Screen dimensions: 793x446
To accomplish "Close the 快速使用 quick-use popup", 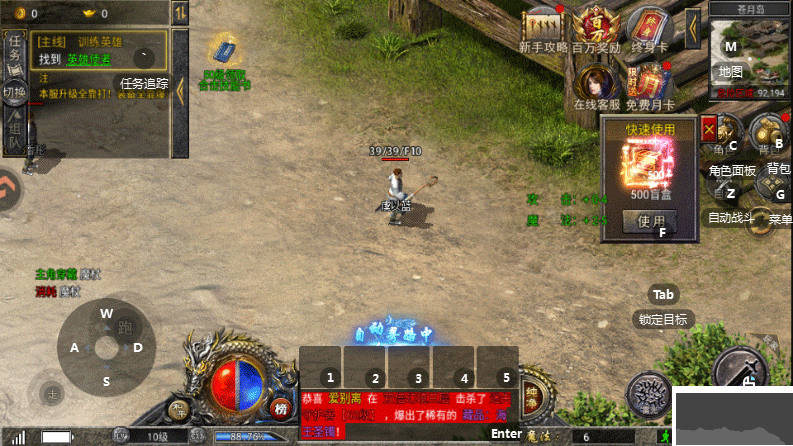I will coord(710,129).
